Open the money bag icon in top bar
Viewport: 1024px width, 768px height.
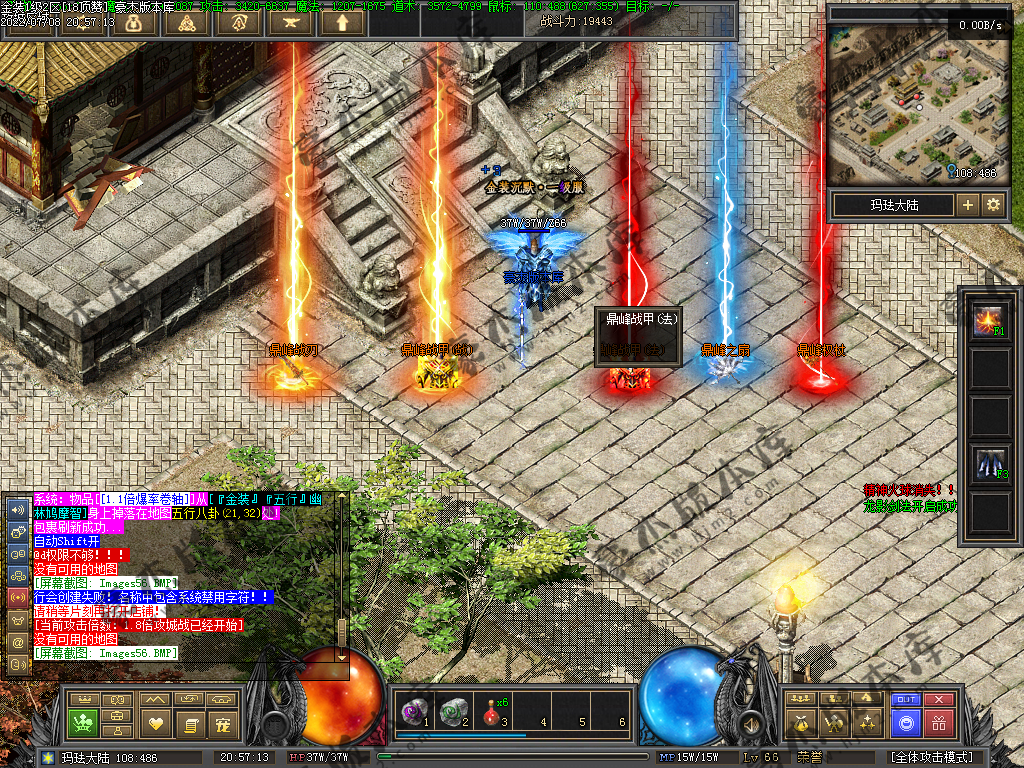[133, 23]
